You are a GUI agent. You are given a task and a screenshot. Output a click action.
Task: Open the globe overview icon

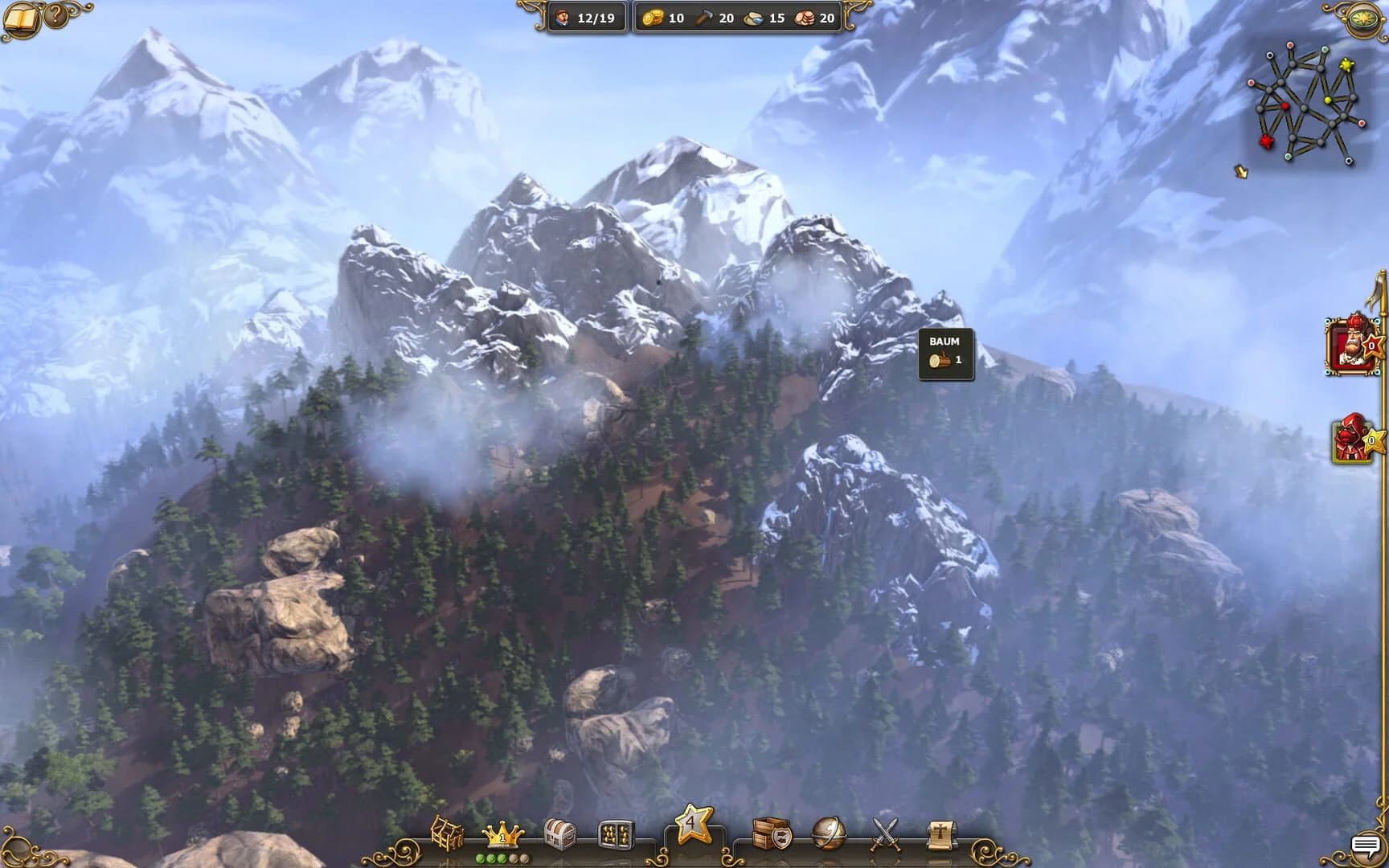(828, 833)
